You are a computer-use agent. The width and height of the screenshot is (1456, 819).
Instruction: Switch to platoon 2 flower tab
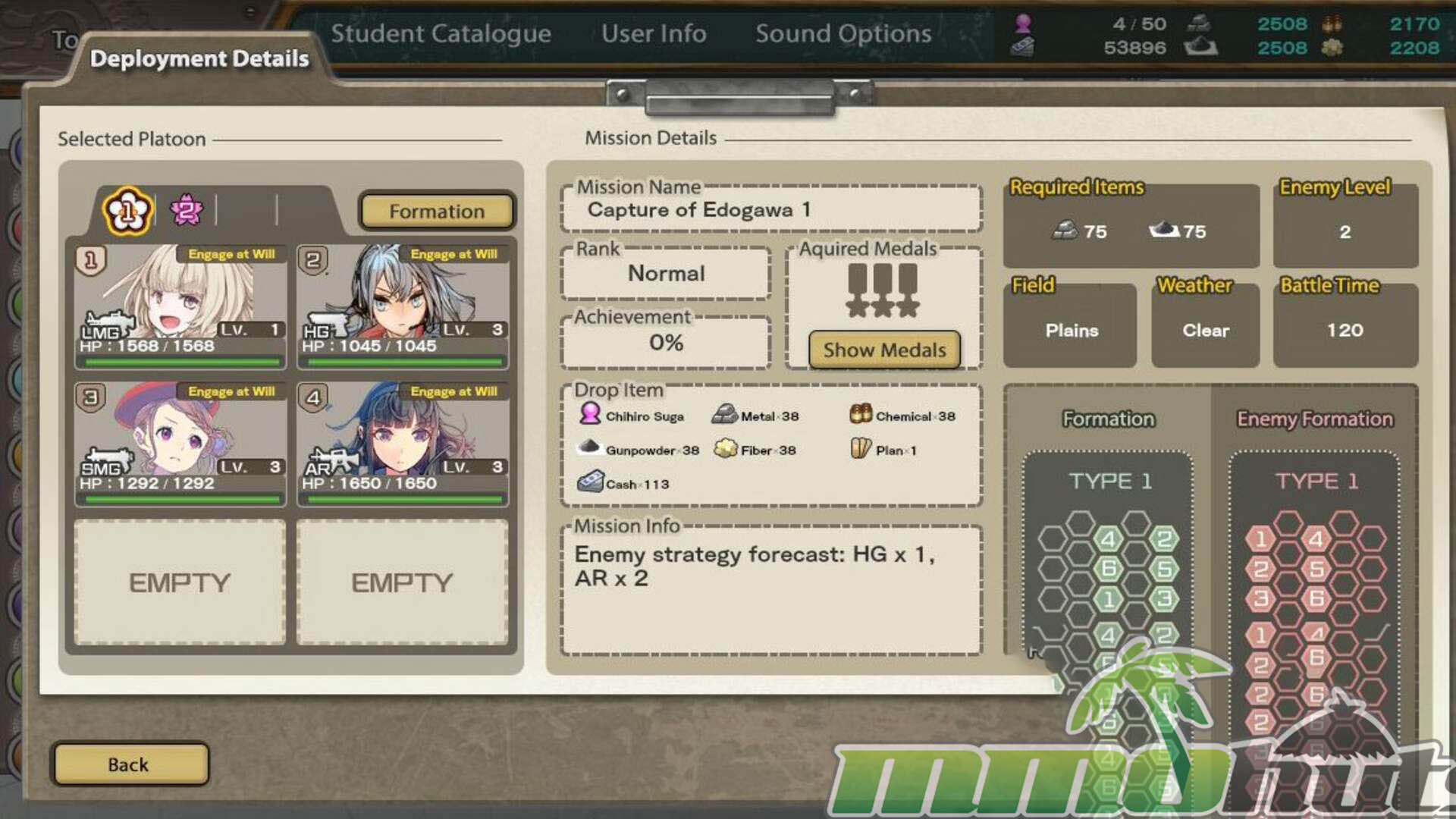tap(187, 210)
